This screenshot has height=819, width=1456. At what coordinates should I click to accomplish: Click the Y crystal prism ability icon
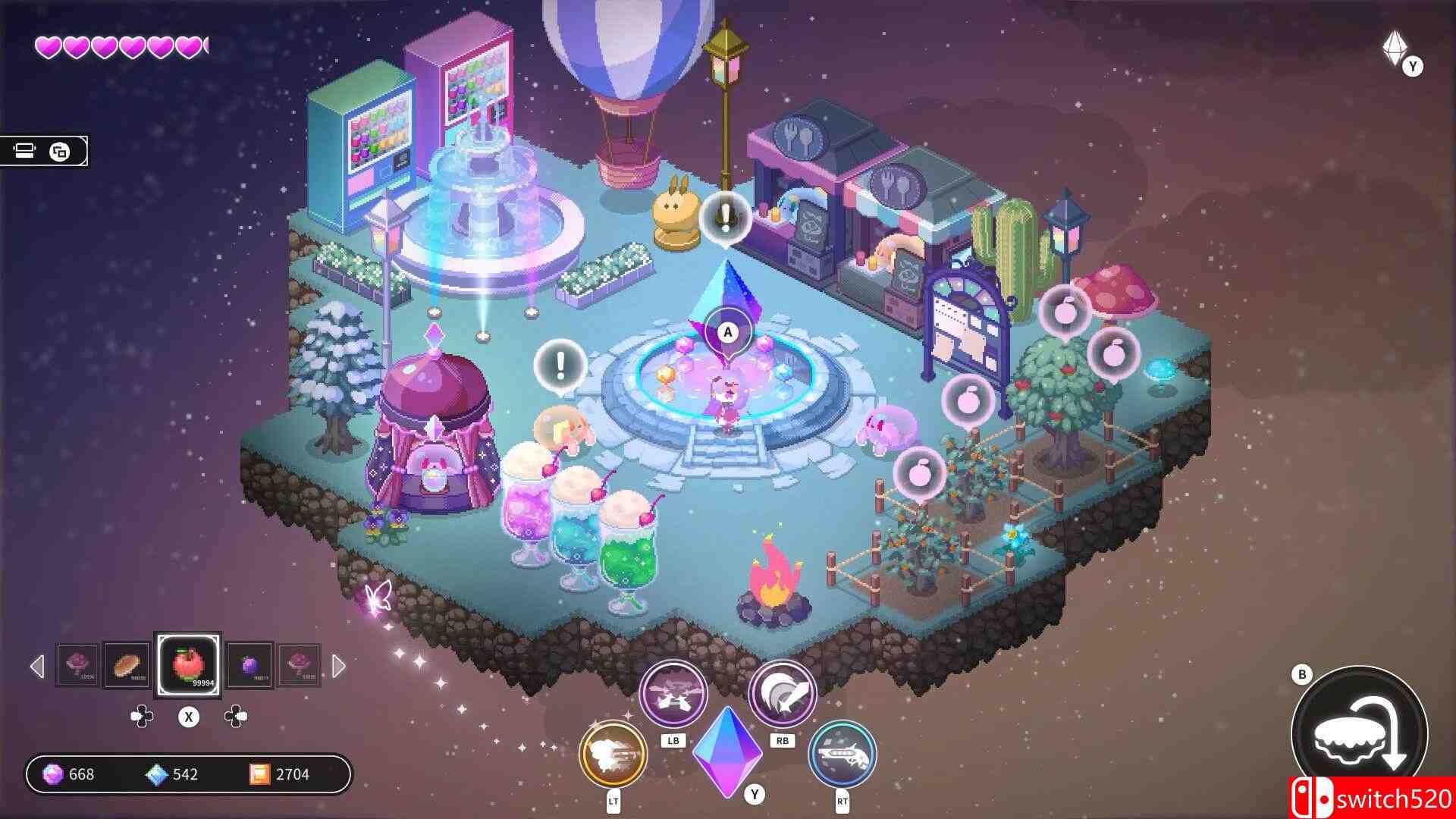pos(728,751)
